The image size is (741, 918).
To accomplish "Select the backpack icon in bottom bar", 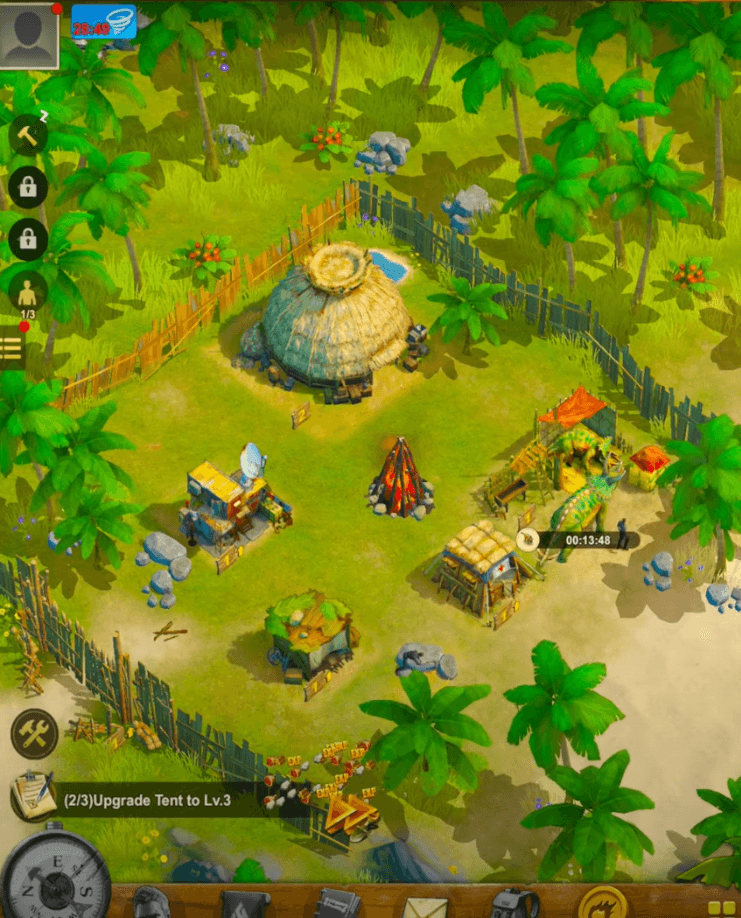I will [x=513, y=903].
